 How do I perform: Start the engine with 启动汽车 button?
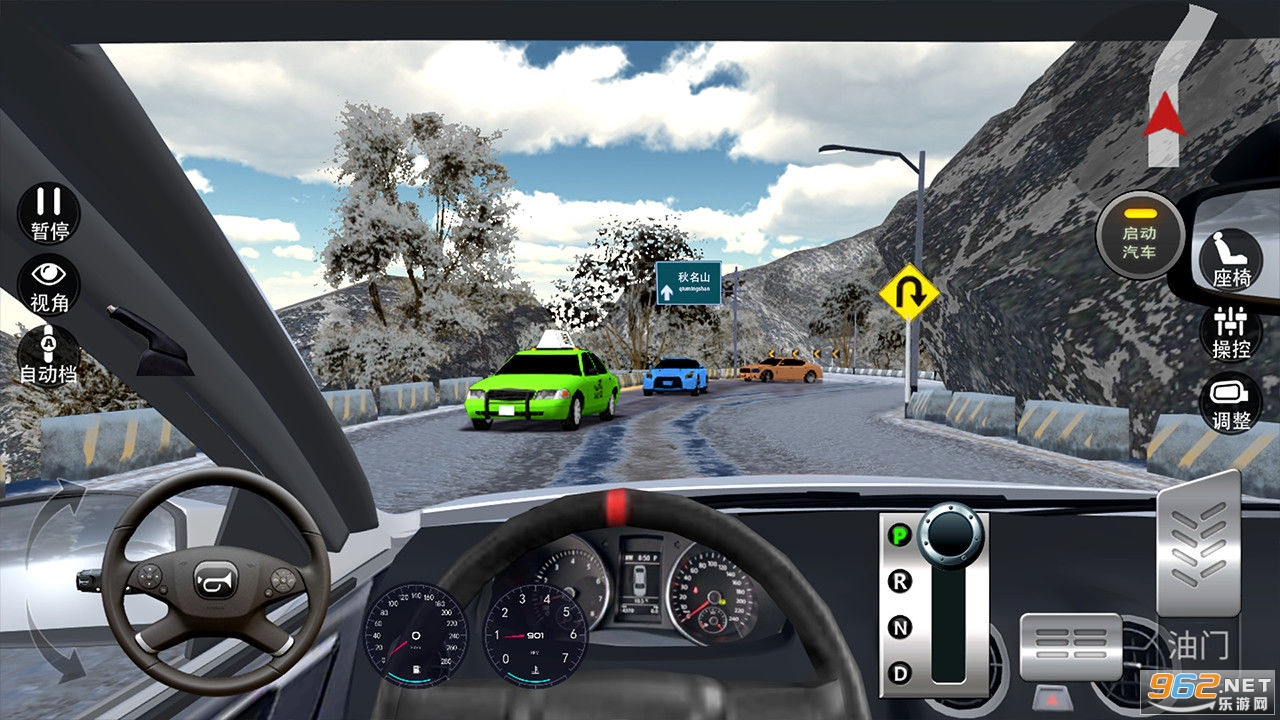pos(1139,233)
